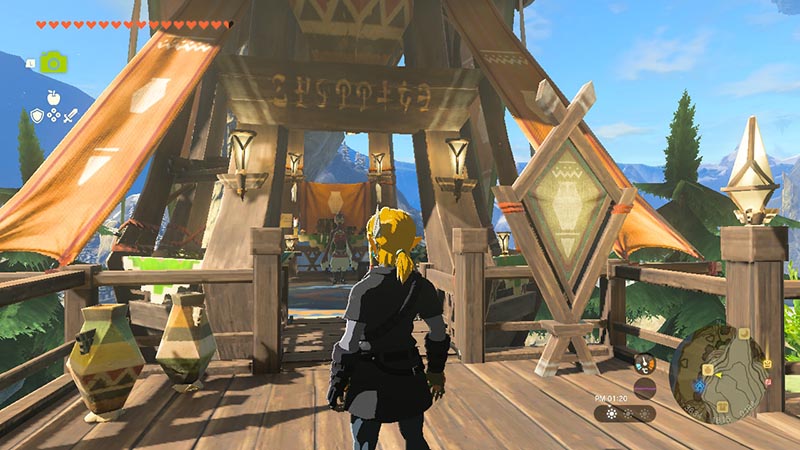Image resolution: width=800 pixels, height=450 pixels.
Task: Click the temperature gauge icon
Action: (644, 365)
